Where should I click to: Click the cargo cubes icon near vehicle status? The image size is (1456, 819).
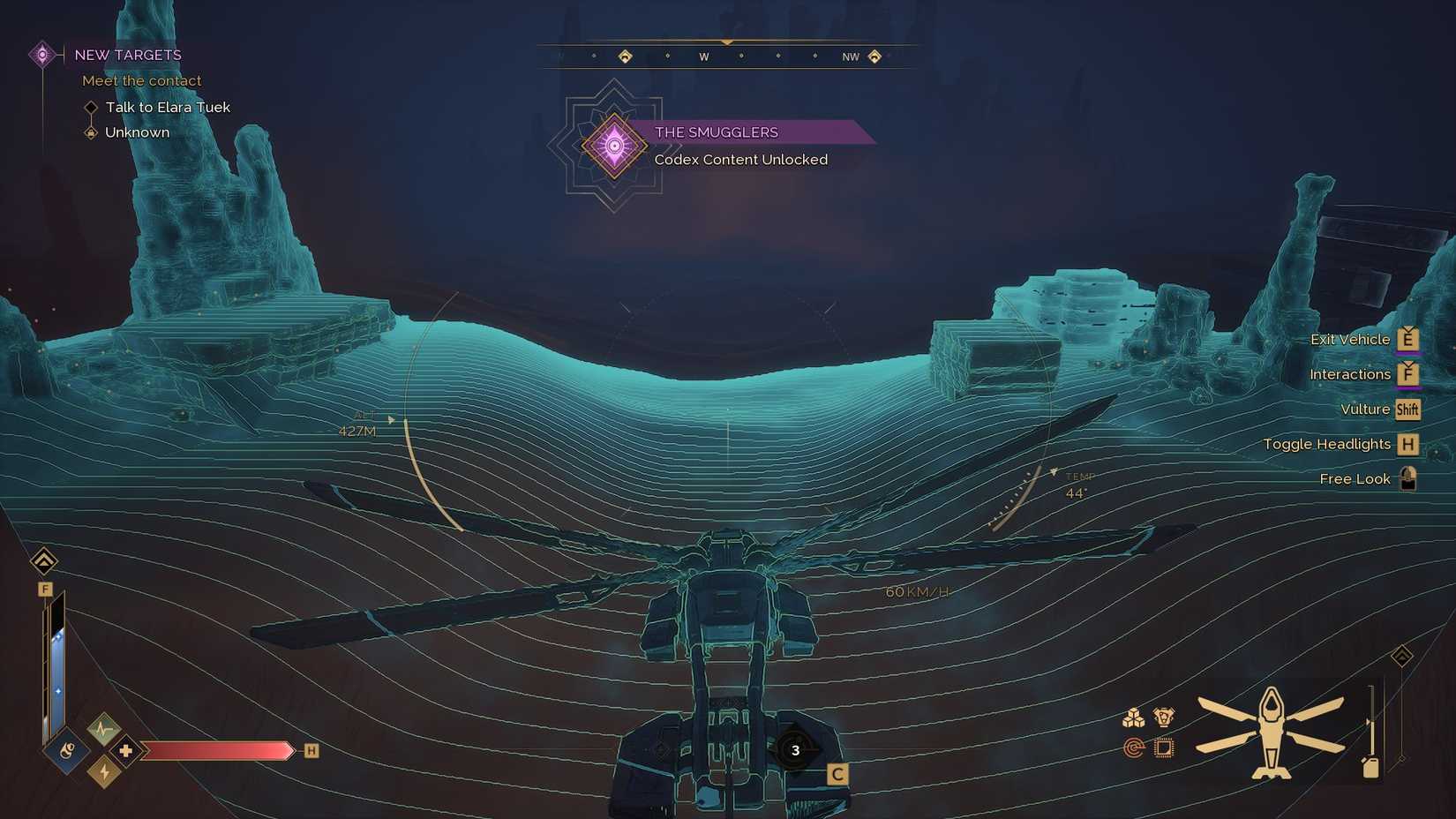[1134, 718]
